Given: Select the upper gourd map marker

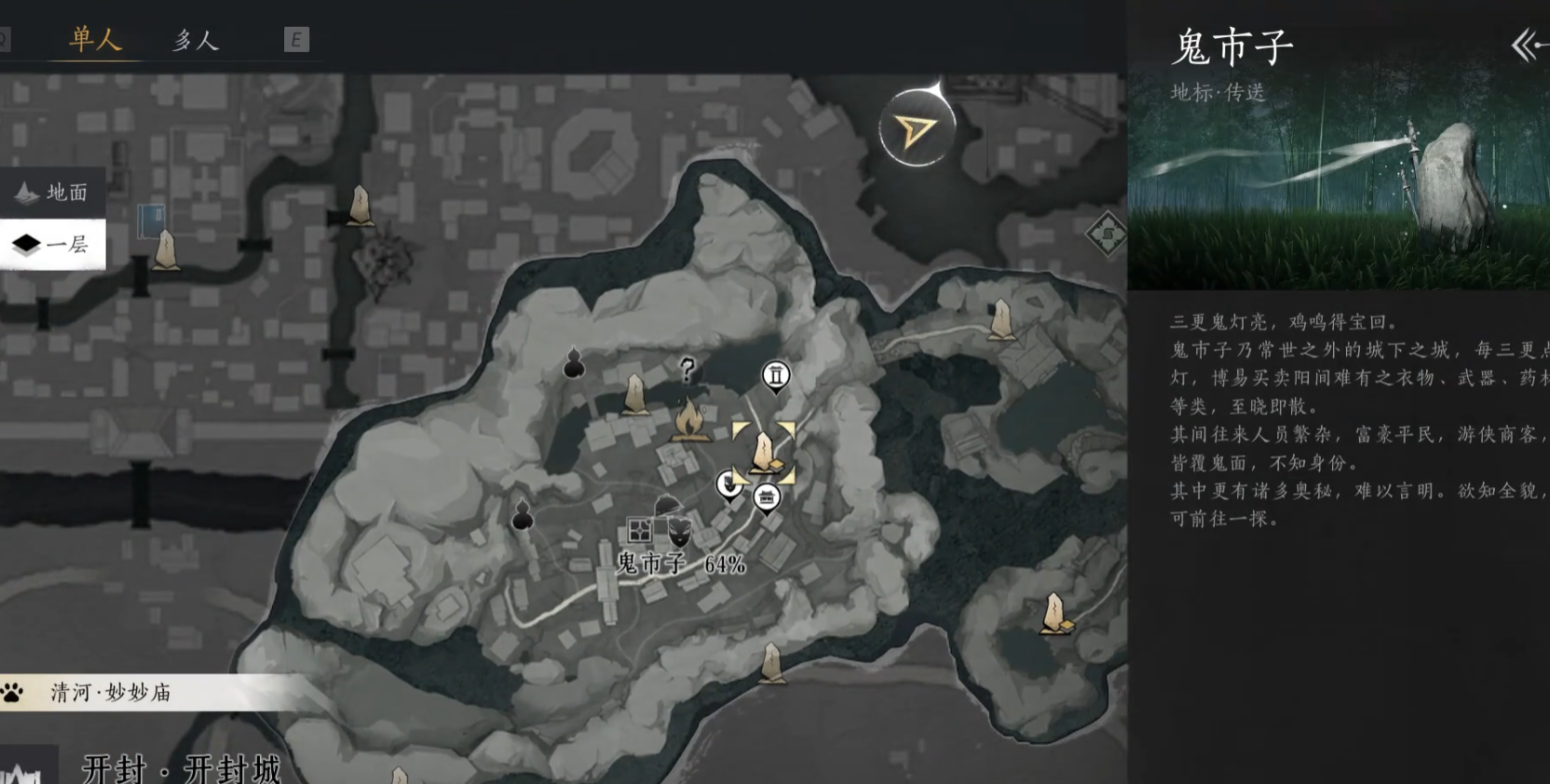Looking at the screenshot, I should click(574, 364).
